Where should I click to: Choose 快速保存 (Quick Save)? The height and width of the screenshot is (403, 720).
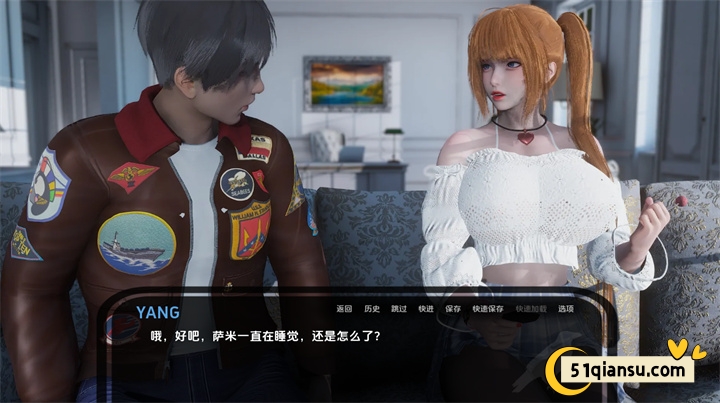(x=487, y=308)
